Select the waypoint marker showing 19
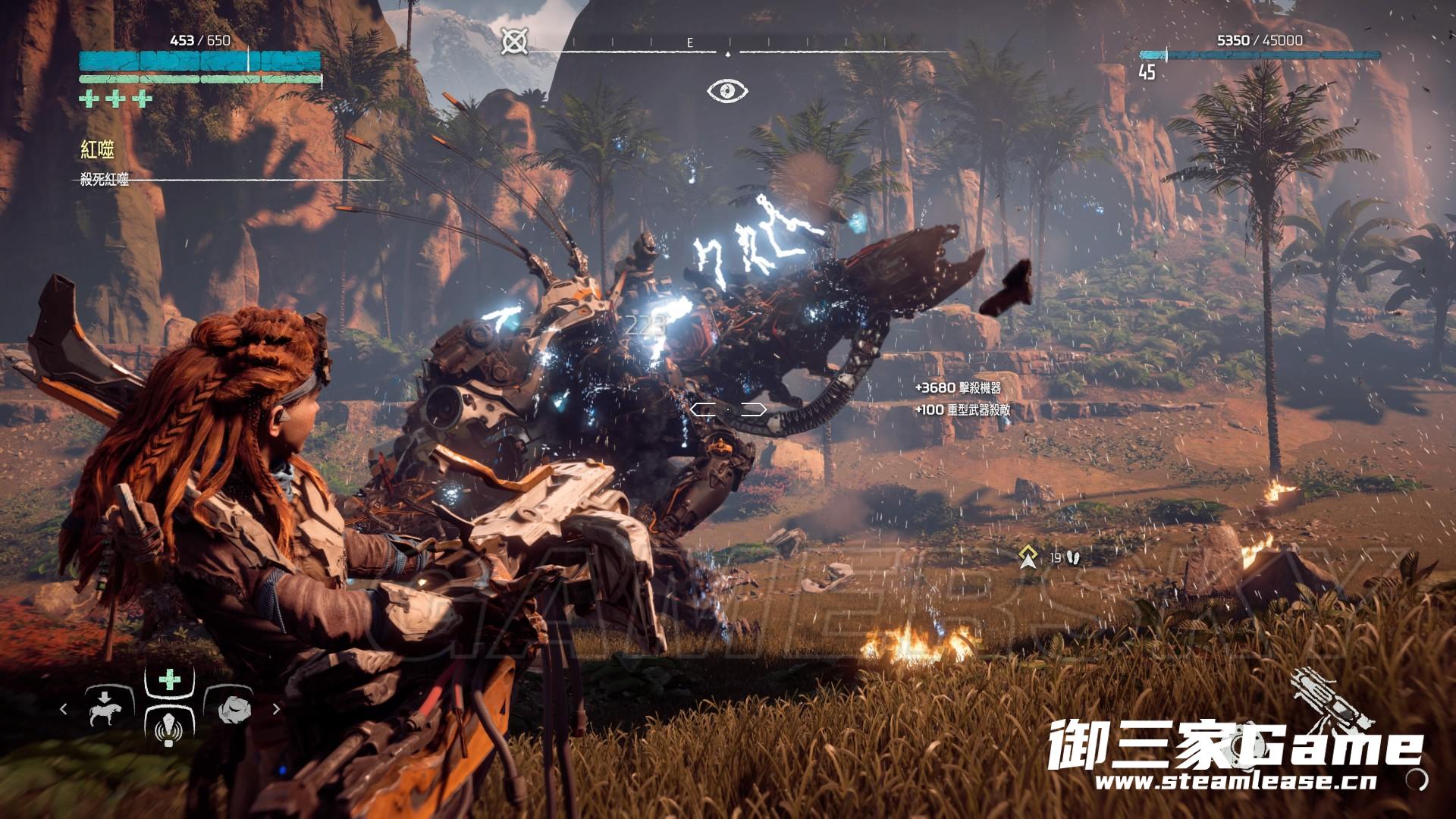The width and height of the screenshot is (1456, 819). tap(1029, 557)
